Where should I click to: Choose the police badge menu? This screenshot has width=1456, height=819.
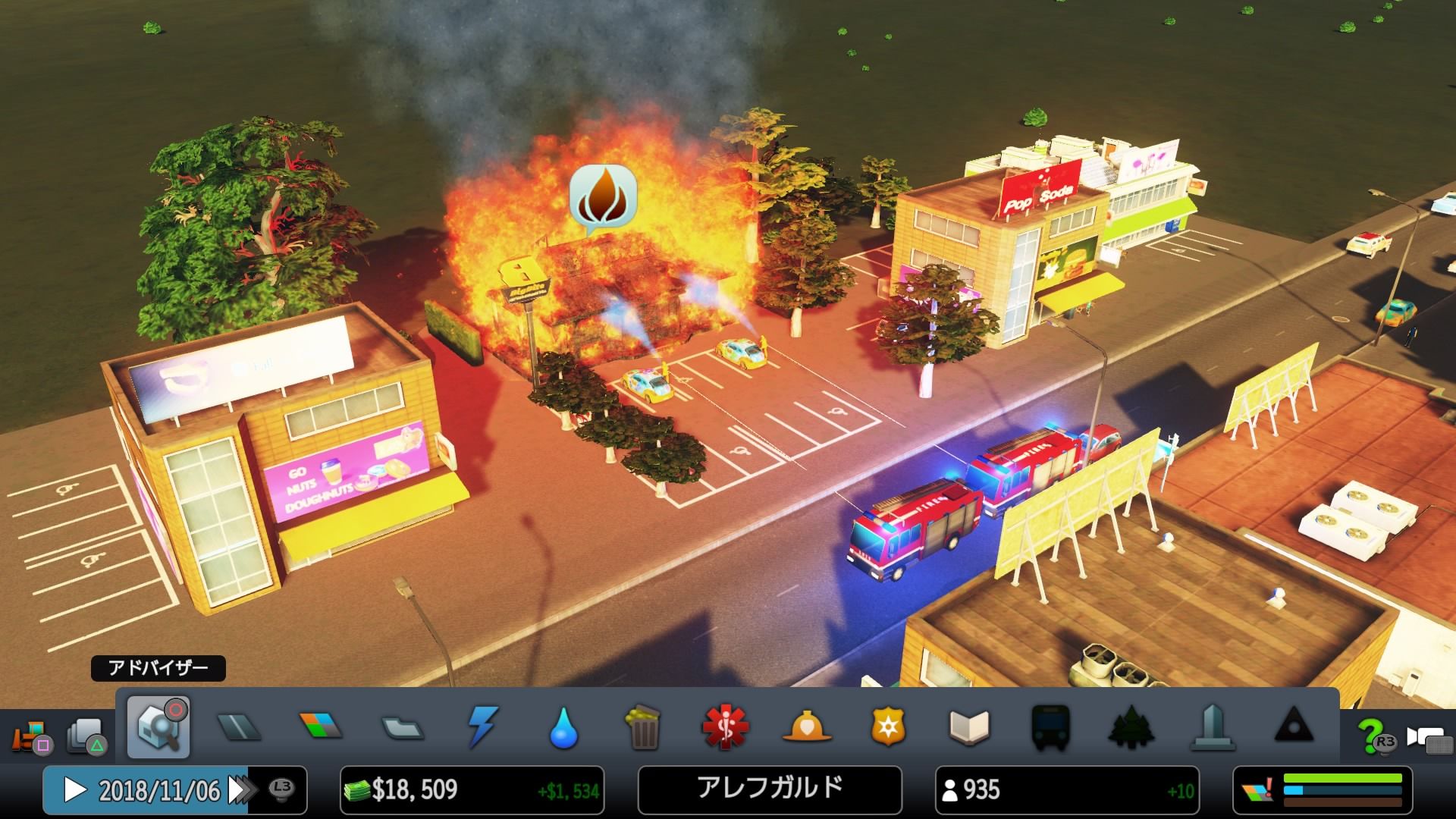tap(888, 728)
